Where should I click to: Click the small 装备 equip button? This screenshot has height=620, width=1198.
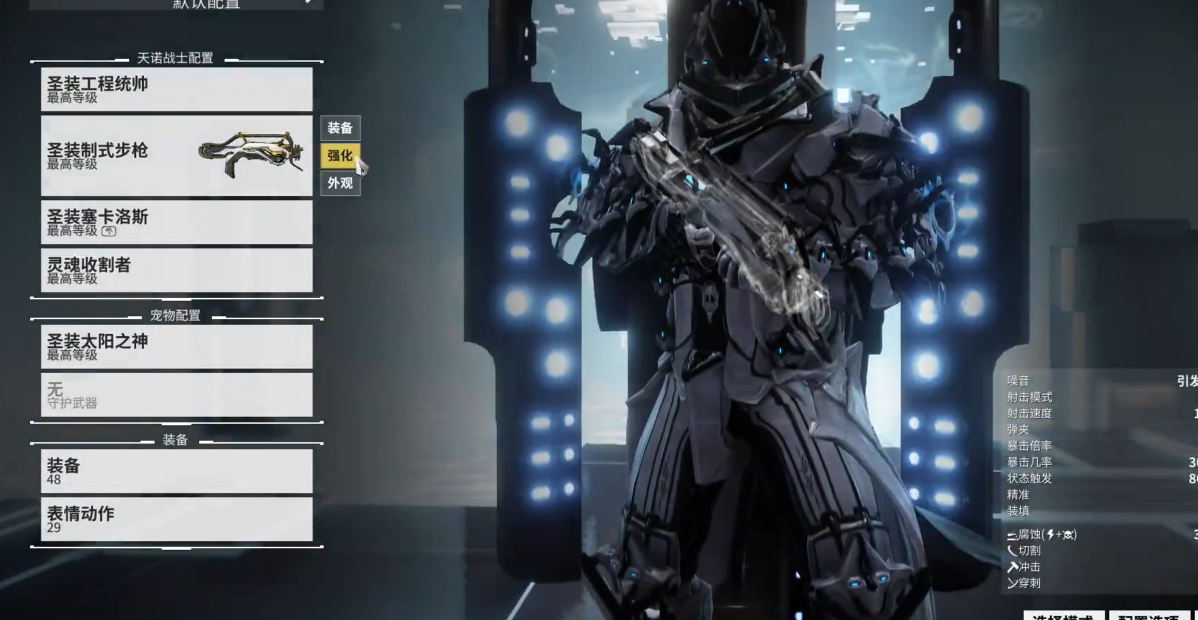click(340, 128)
